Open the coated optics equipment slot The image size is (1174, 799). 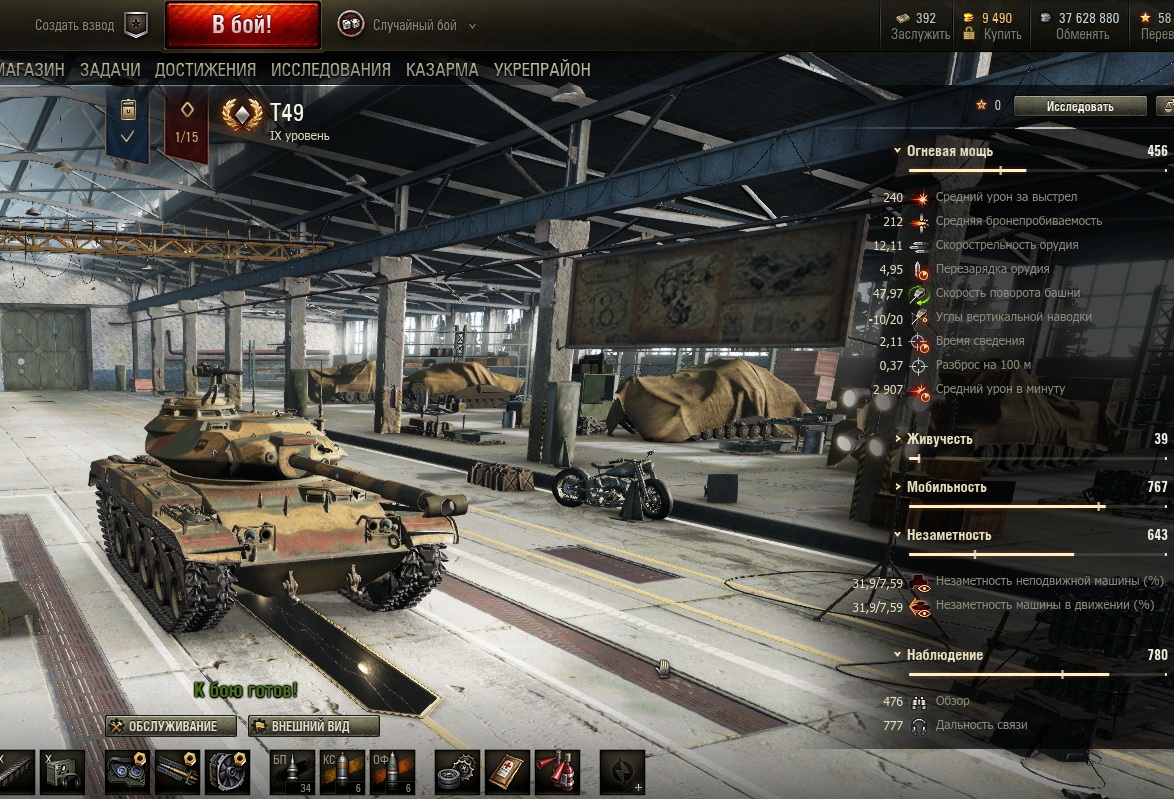point(128,772)
